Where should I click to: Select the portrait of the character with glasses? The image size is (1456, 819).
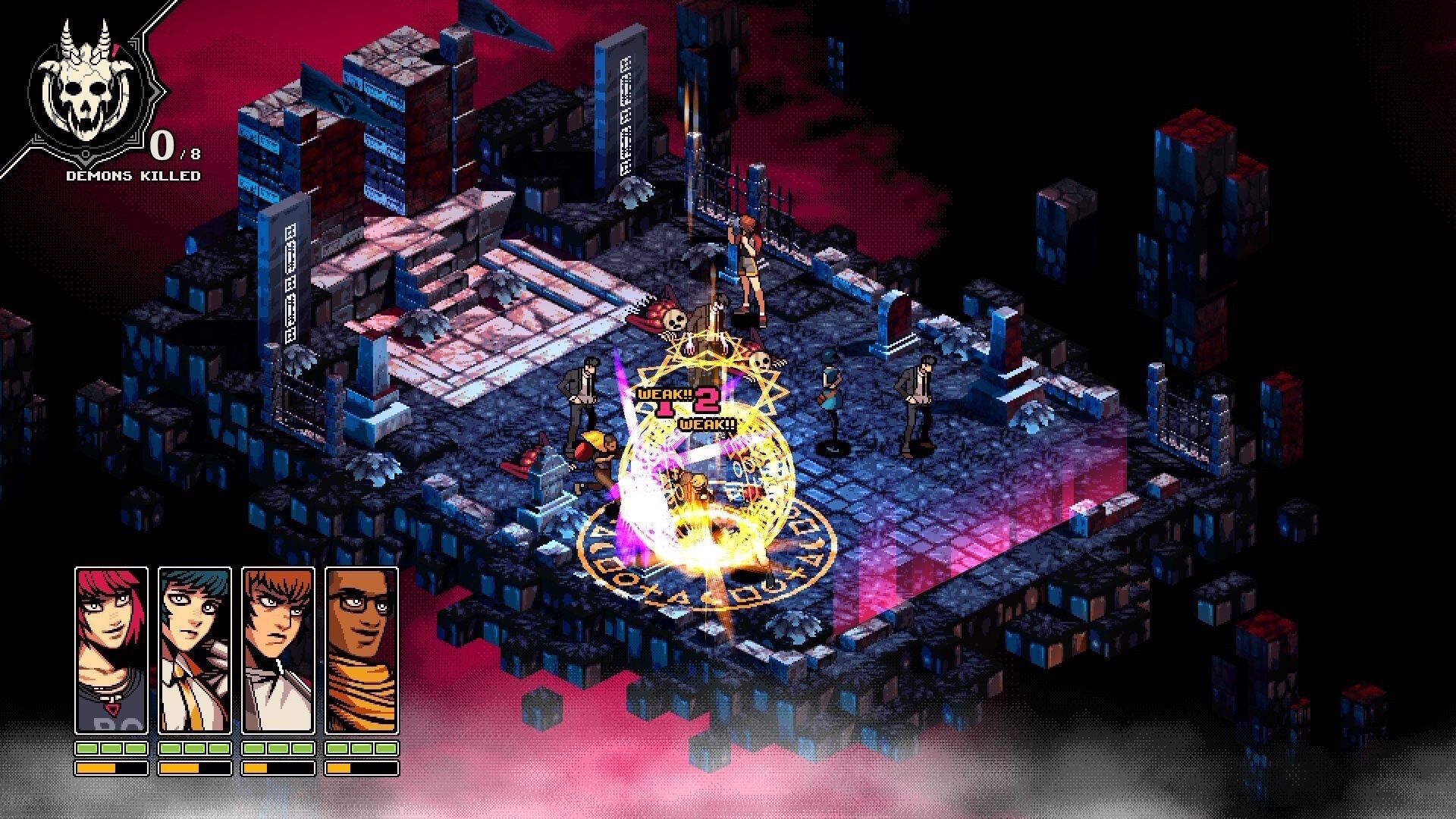[362, 648]
